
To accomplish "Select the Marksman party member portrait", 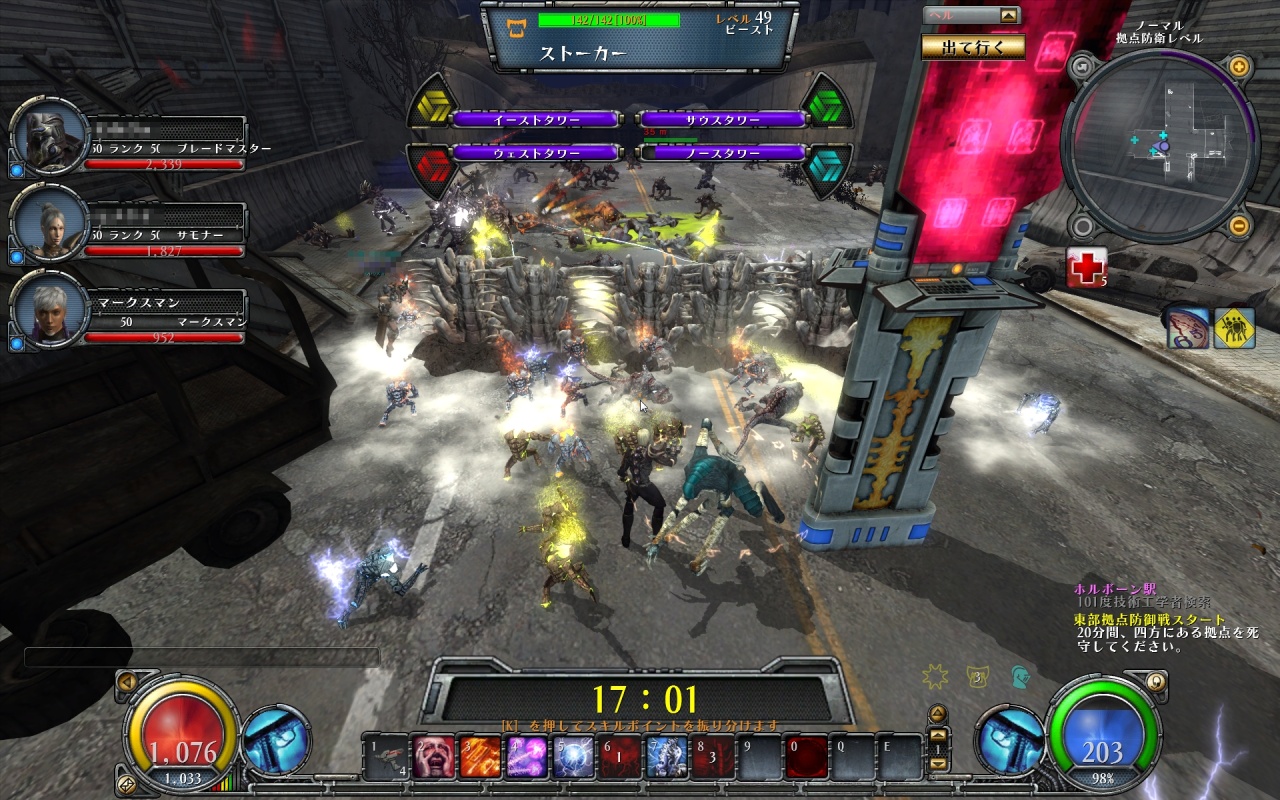I will [x=49, y=310].
